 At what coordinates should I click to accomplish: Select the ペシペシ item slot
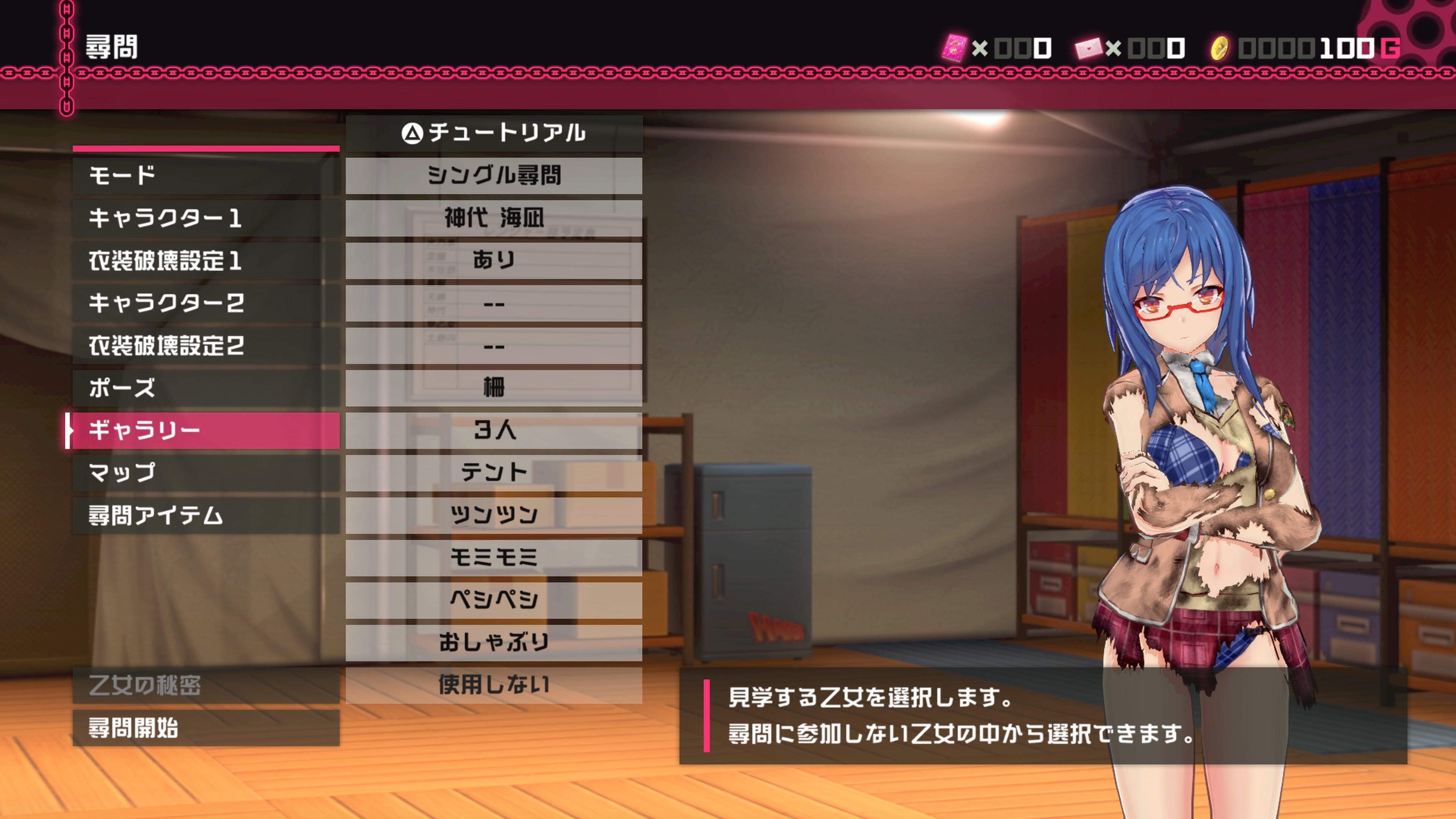tap(493, 600)
